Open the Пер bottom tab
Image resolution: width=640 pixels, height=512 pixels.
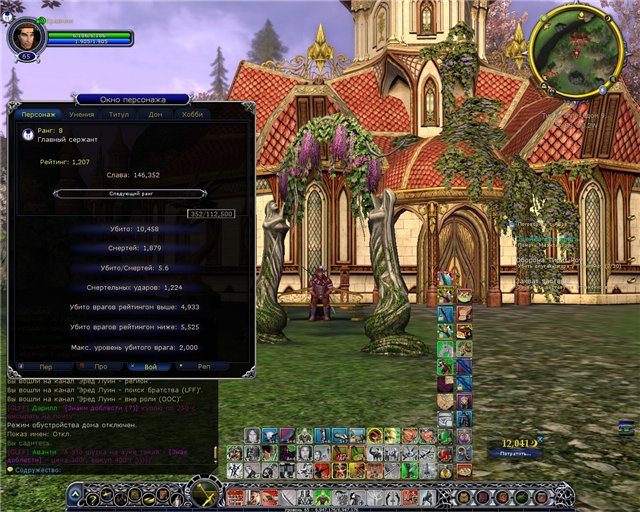46,367
